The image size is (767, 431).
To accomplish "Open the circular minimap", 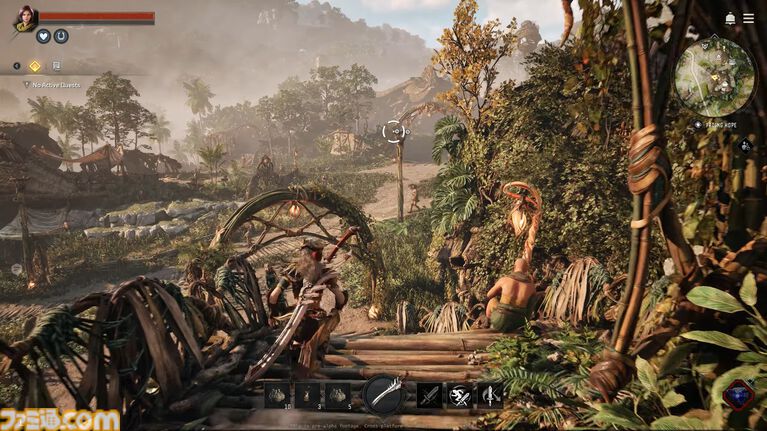I will [713, 77].
